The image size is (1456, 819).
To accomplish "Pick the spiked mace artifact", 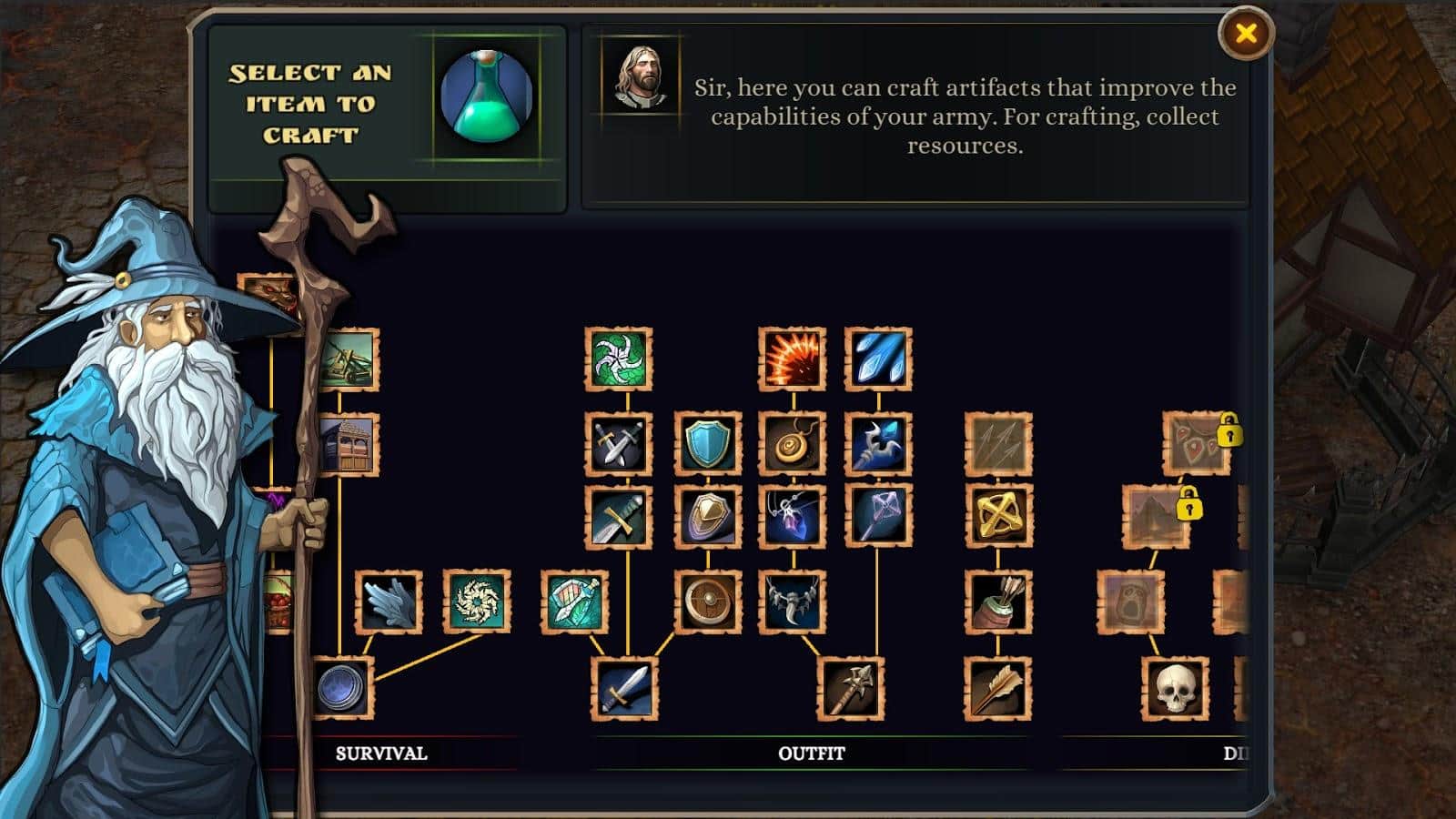I will [x=851, y=688].
